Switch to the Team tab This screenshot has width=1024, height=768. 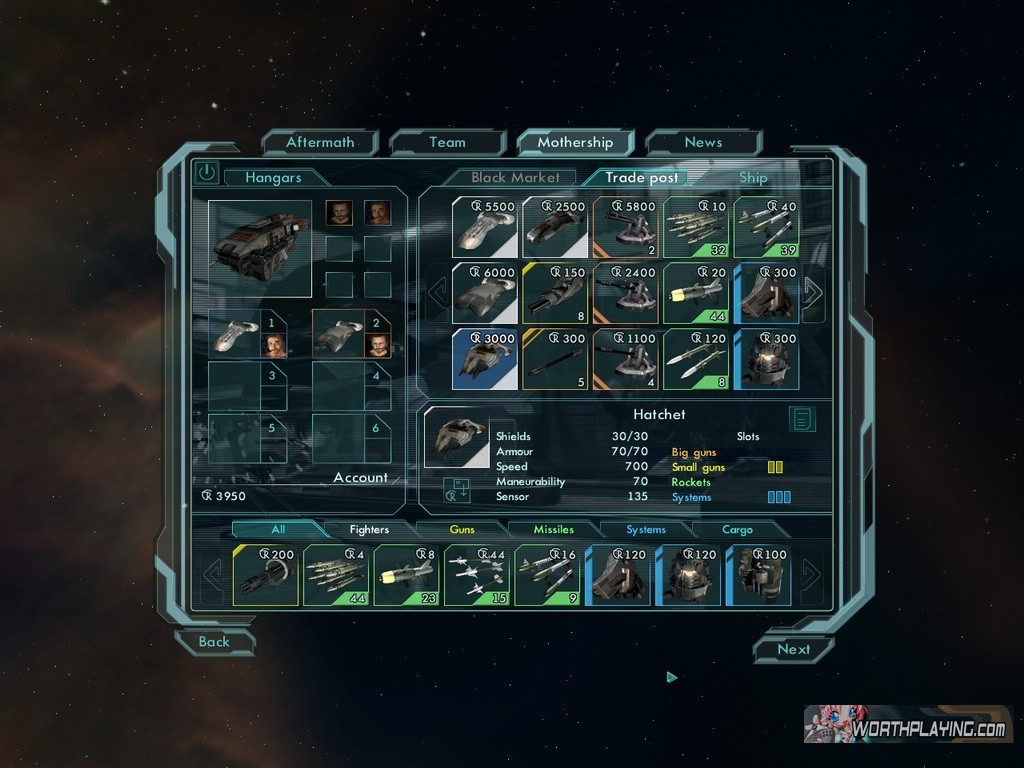click(x=447, y=142)
